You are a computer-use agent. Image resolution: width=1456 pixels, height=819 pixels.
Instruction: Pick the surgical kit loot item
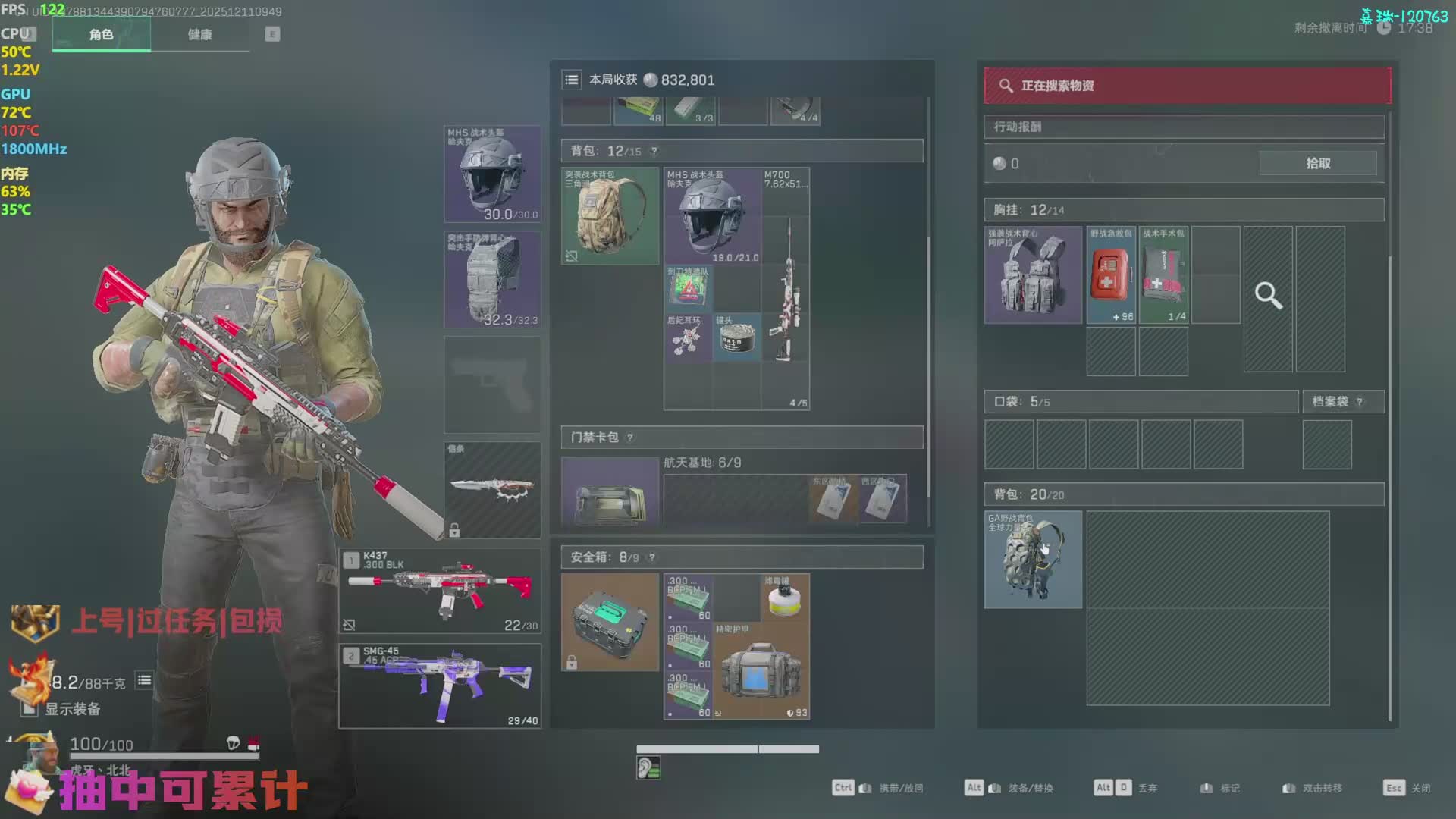[x=1163, y=275]
